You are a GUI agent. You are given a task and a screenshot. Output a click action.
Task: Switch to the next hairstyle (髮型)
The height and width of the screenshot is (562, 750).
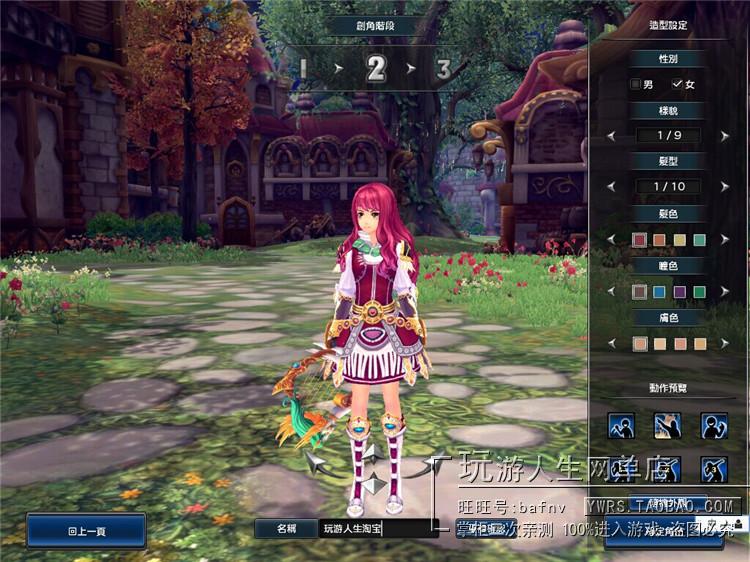pos(726,187)
